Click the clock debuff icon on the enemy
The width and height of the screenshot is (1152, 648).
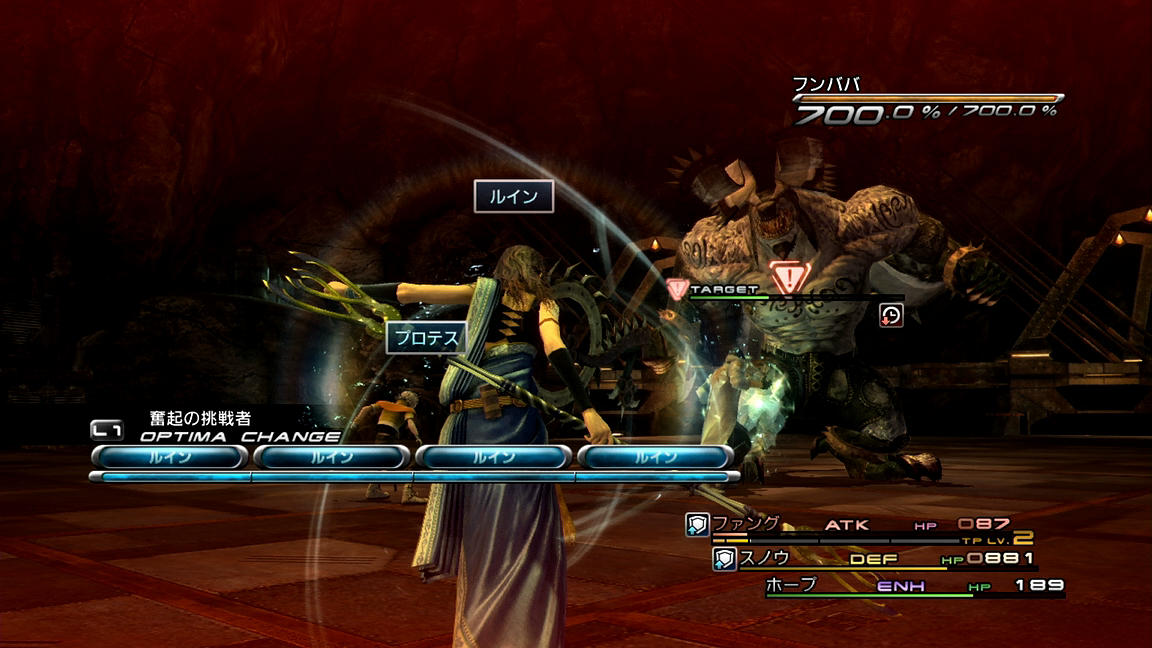point(891,315)
